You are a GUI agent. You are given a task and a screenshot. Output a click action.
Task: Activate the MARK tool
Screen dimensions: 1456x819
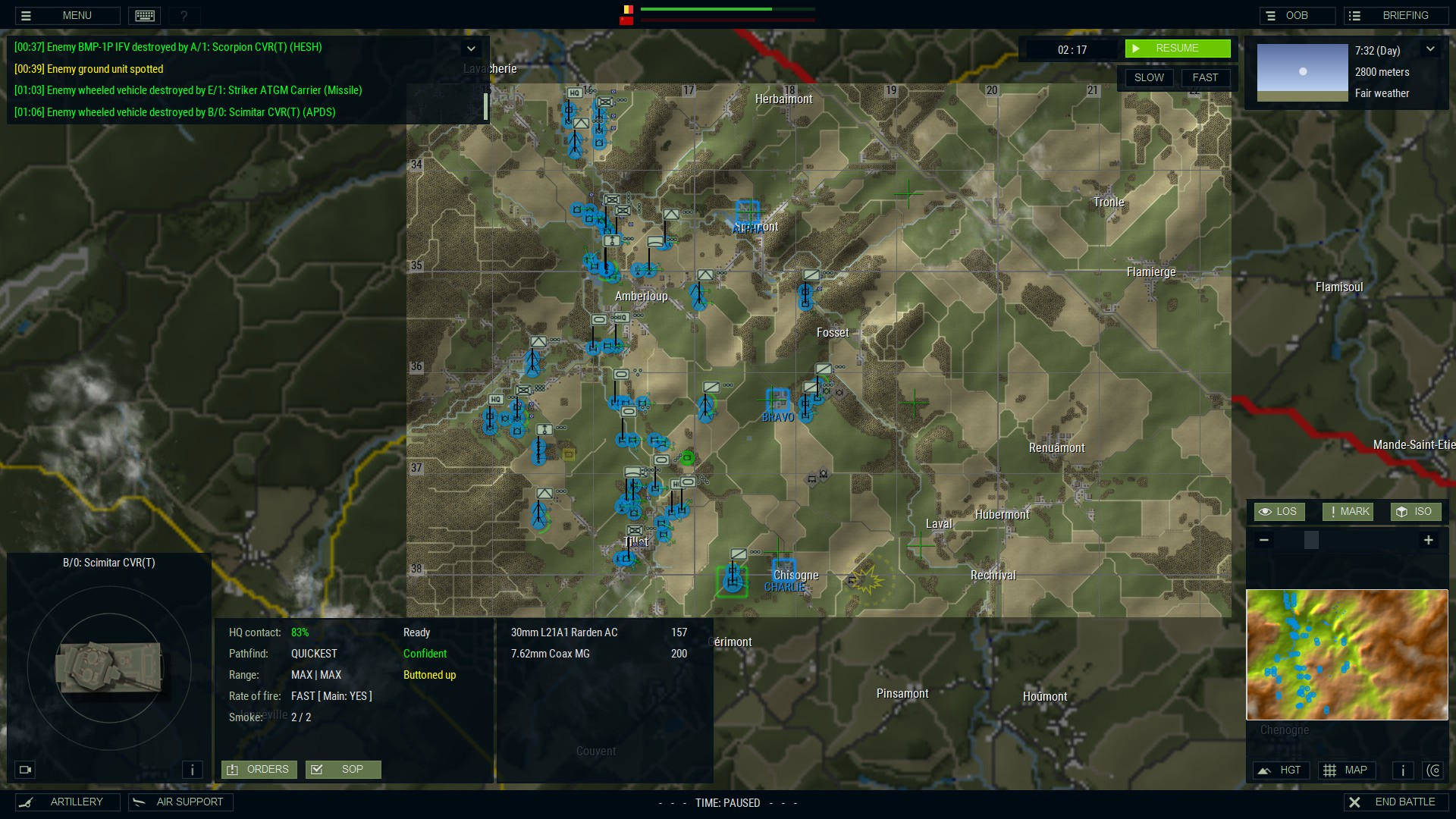click(1348, 512)
